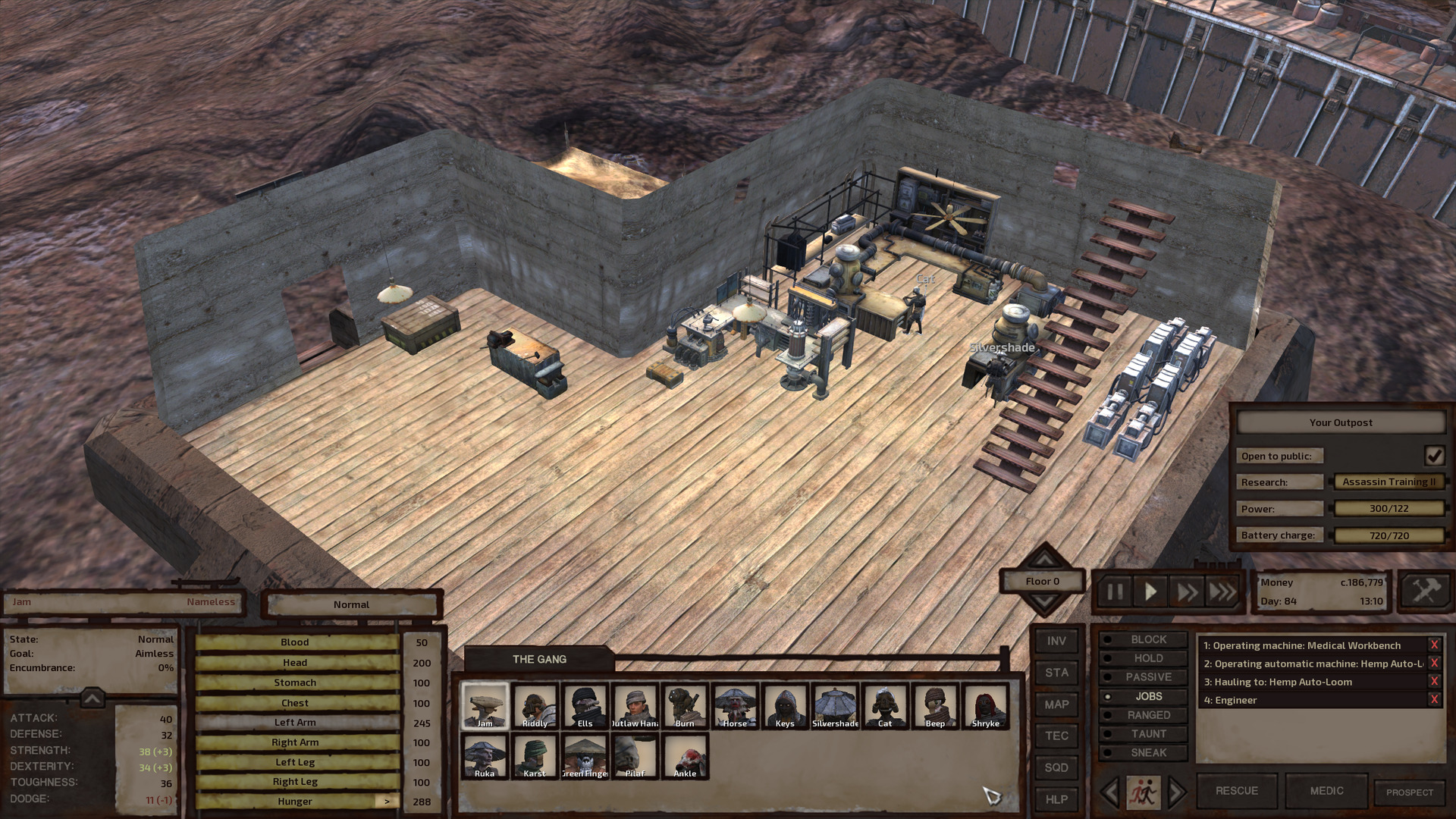Image resolution: width=1456 pixels, height=819 pixels.
Task: Open the TEC research screen
Action: coord(1056,736)
